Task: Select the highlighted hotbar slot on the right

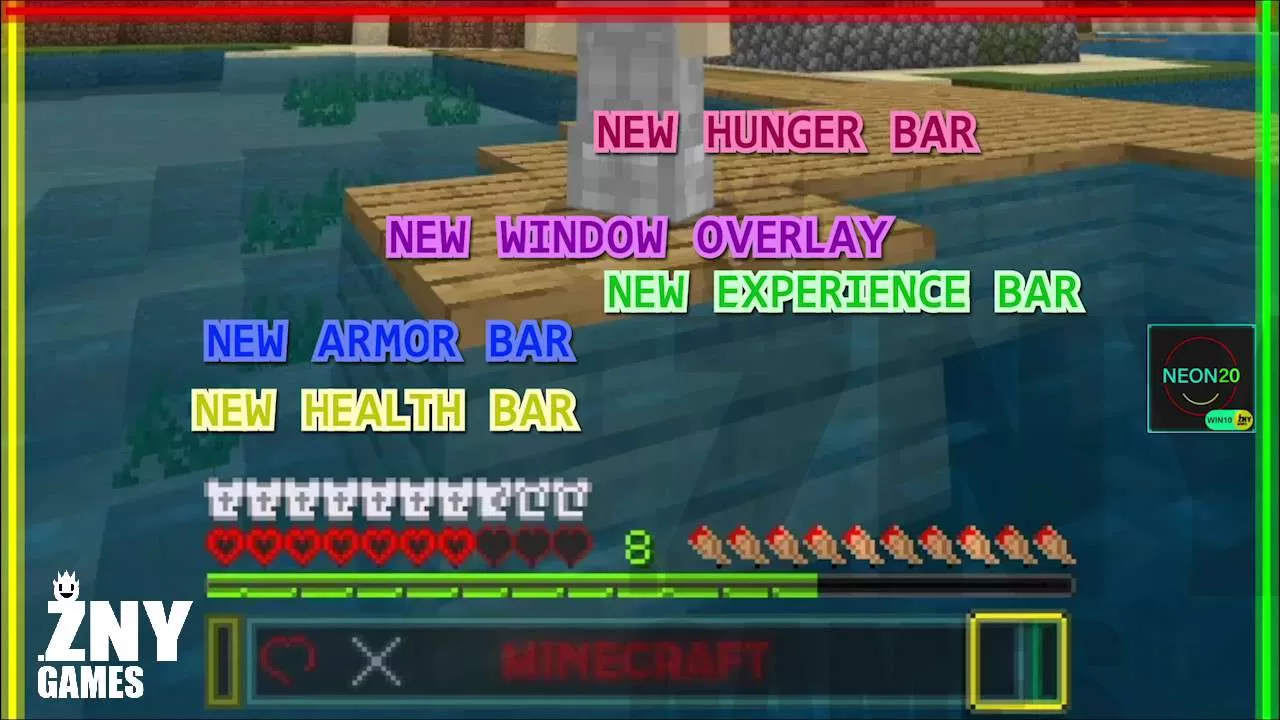Action: [x=1018, y=658]
